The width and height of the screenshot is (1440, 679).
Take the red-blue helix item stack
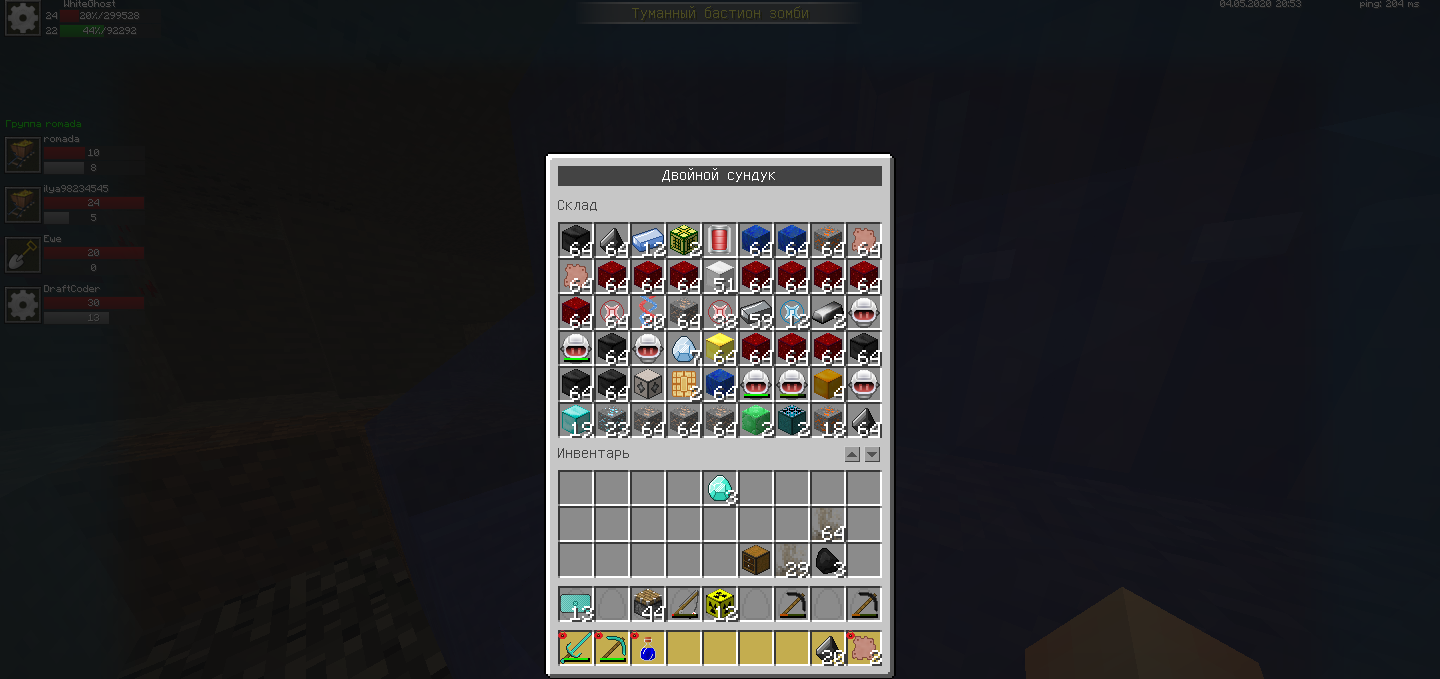(x=648, y=312)
